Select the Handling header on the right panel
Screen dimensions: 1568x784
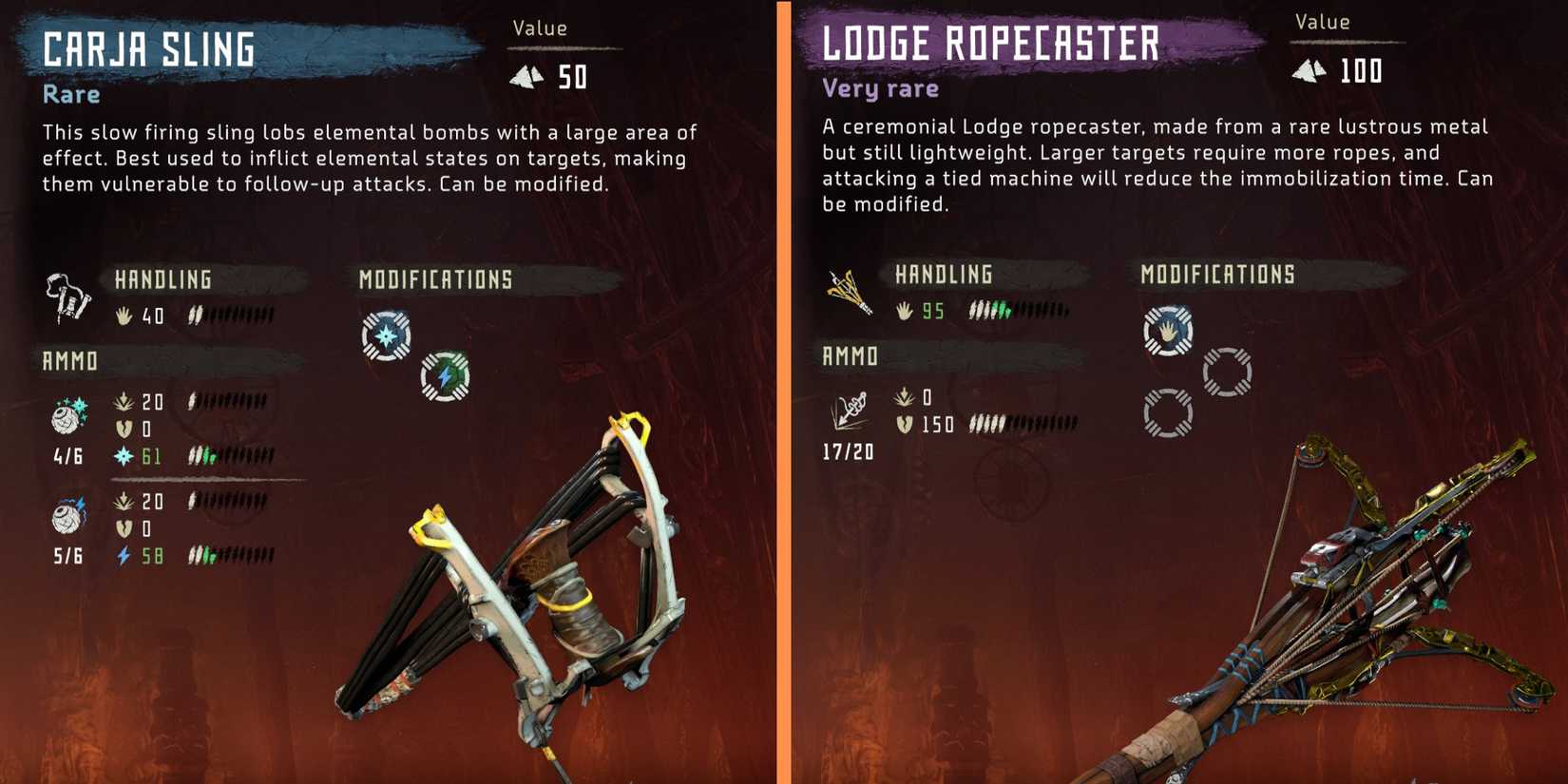click(x=943, y=275)
